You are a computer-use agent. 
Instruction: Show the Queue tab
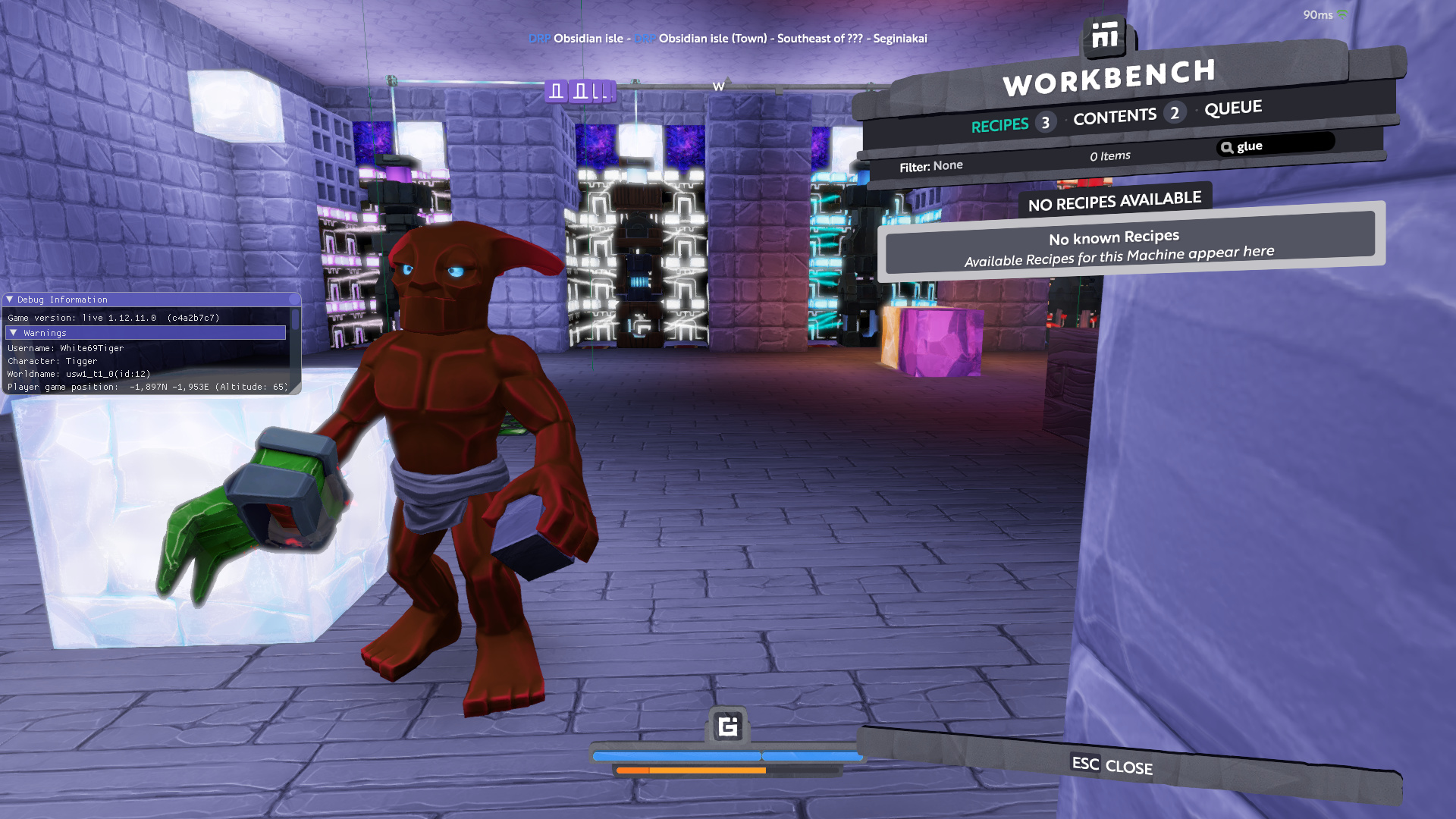(x=1233, y=108)
